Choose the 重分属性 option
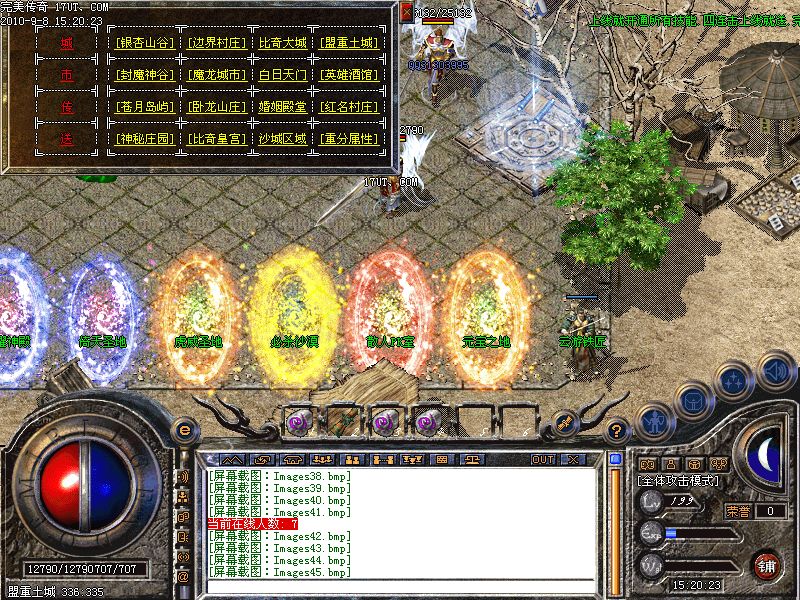The image size is (800, 600). point(350,139)
